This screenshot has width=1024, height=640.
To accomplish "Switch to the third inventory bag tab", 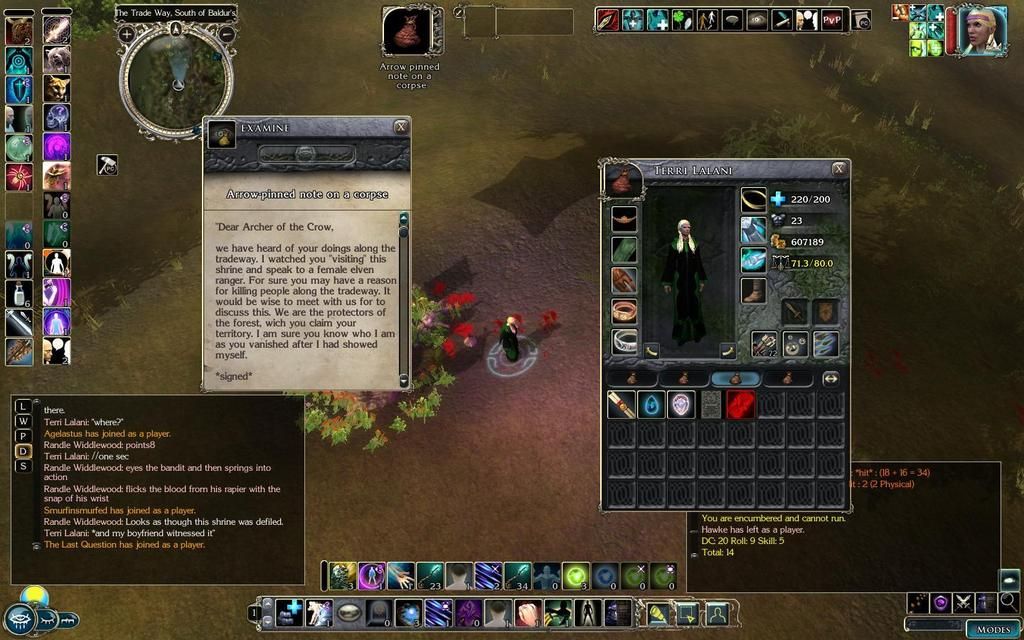I will coord(737,378).
